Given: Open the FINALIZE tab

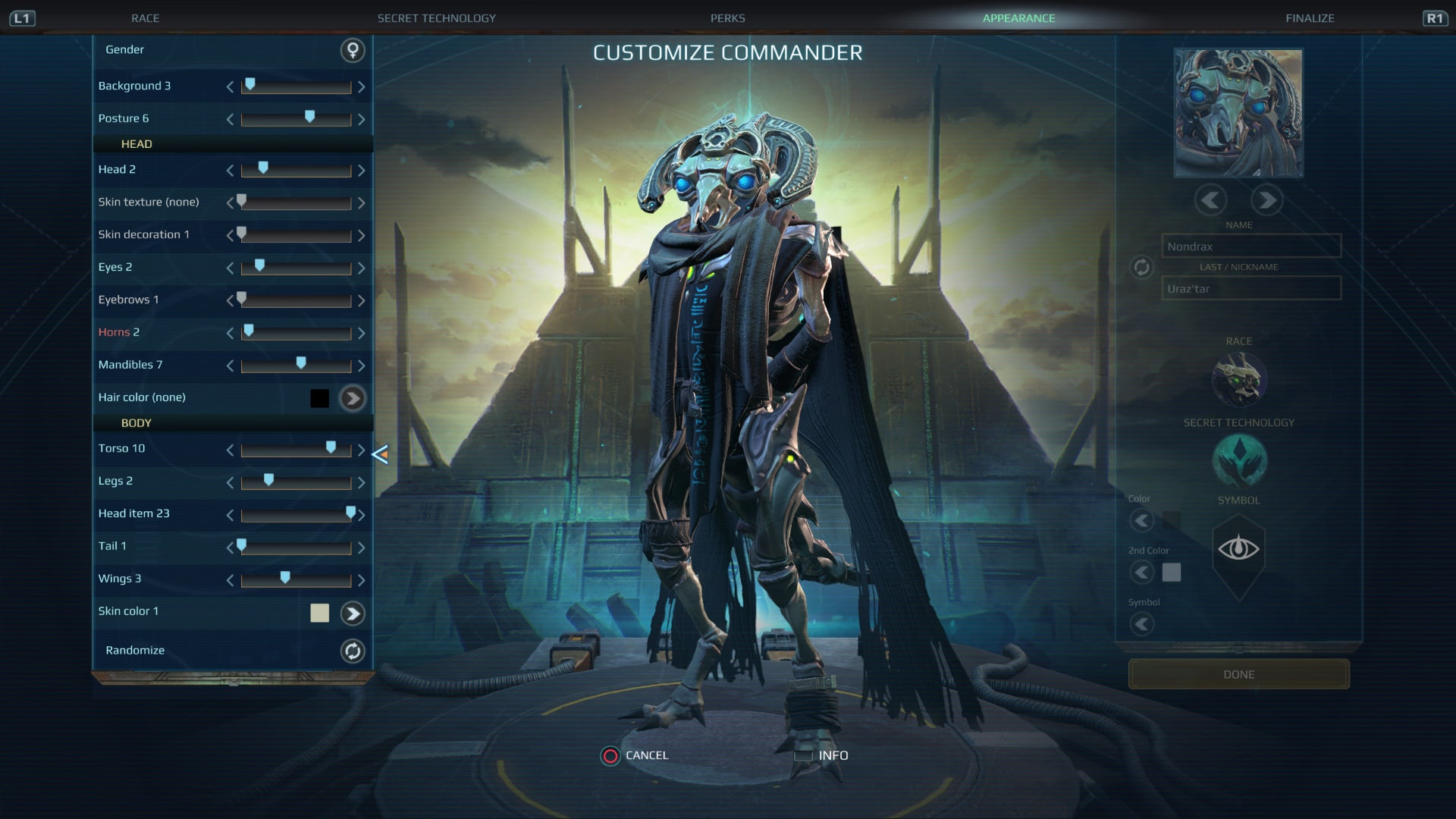Looking at the screenshot, I should coord(1310,17).
